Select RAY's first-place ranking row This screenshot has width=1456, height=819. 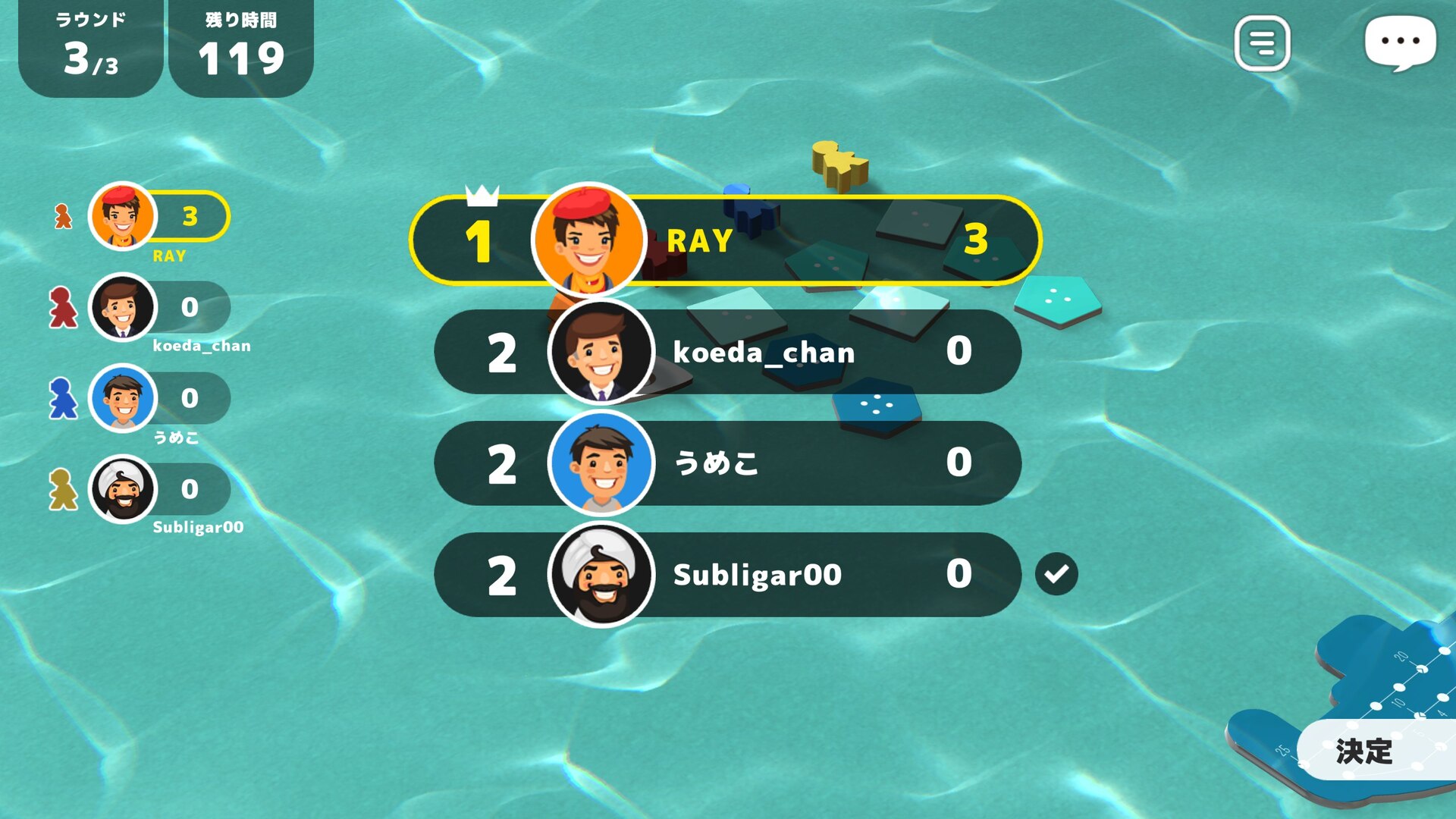(x=725, y=240)
